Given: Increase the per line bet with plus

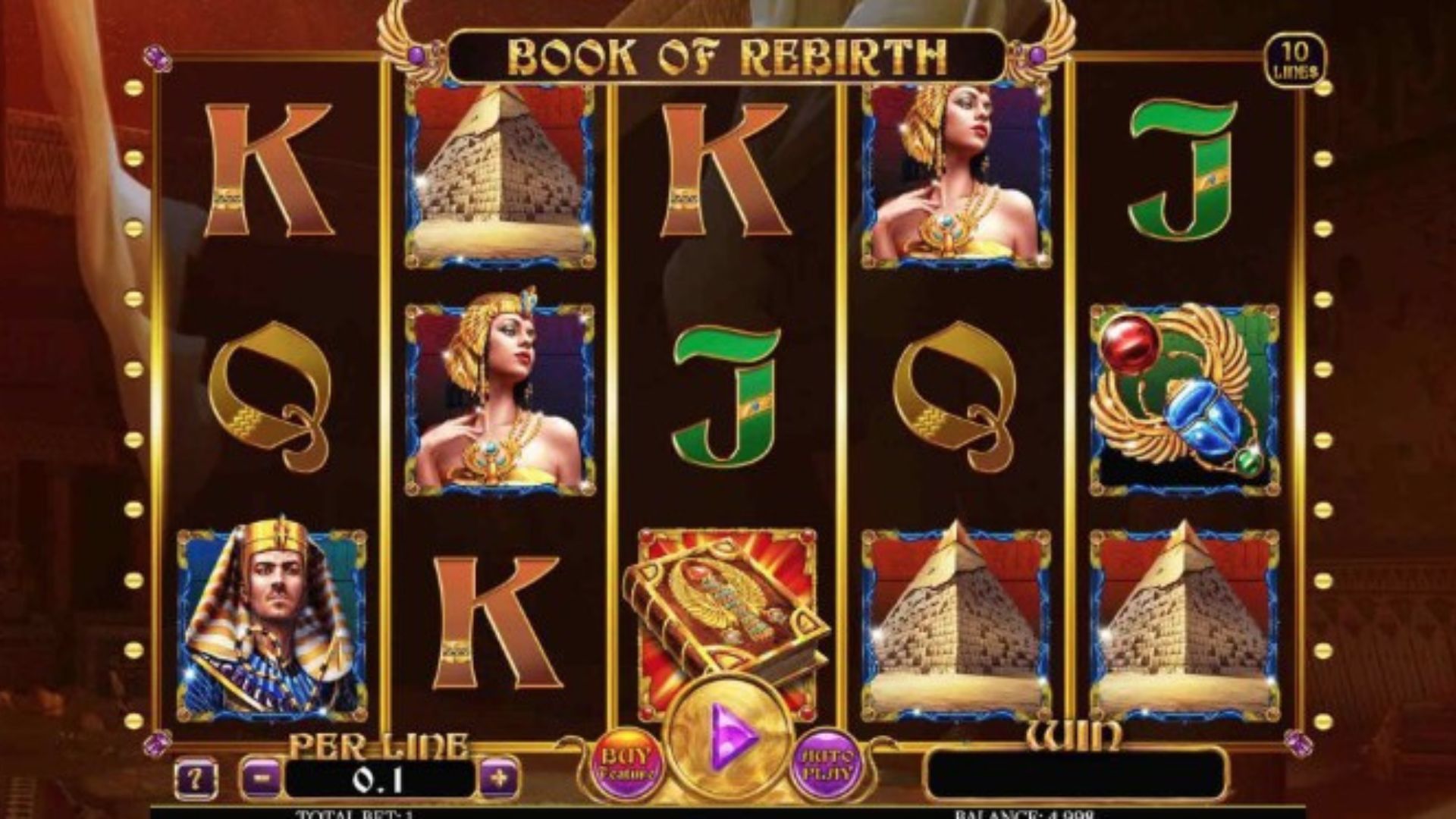Looking at the screenshot, I should (x=500, y=778).
